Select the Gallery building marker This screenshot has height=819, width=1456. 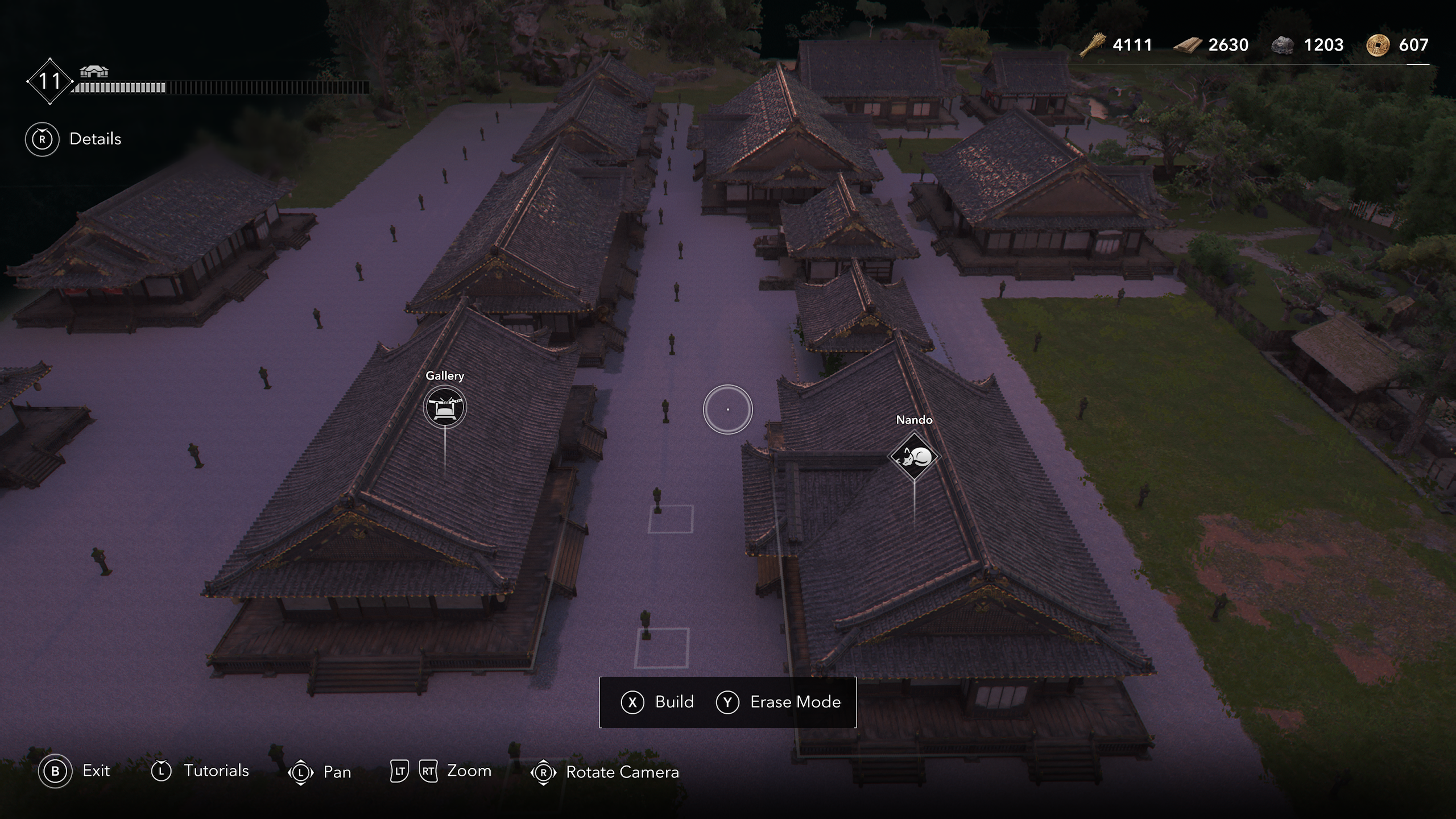(x=445, y=407)
